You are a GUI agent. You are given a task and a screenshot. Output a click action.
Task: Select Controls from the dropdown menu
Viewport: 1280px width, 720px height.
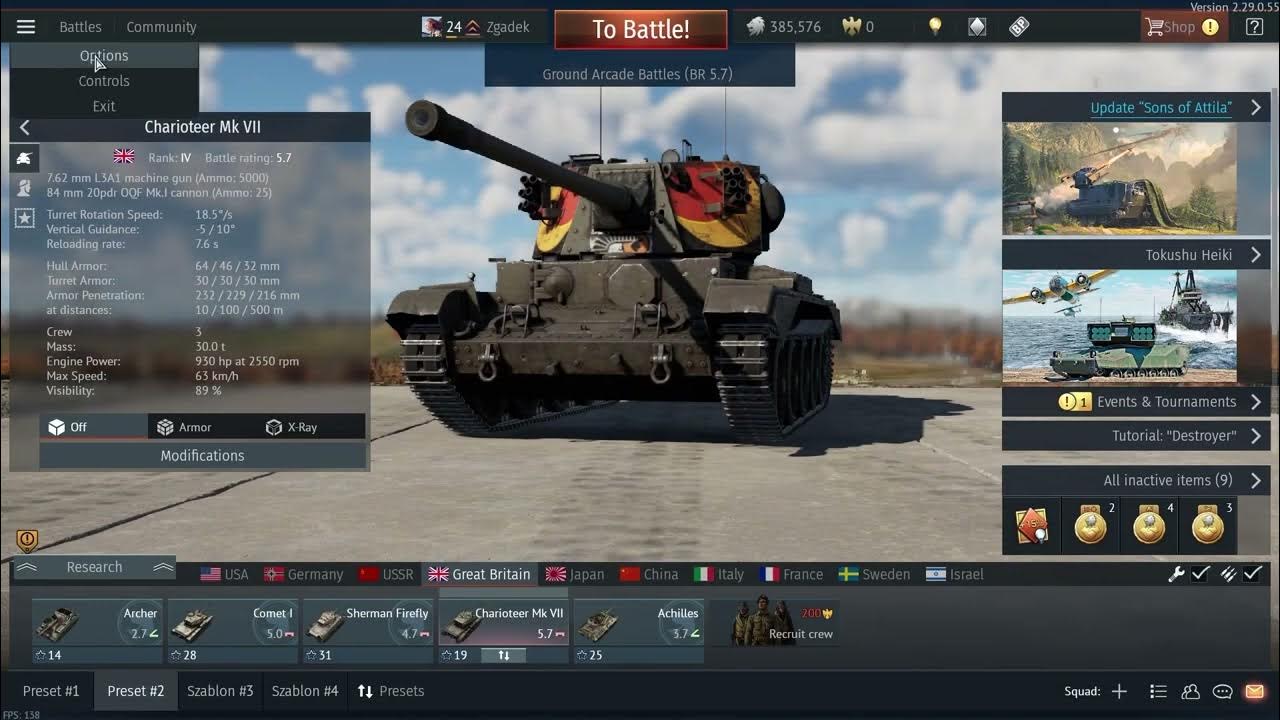click(x=104, y=81)
